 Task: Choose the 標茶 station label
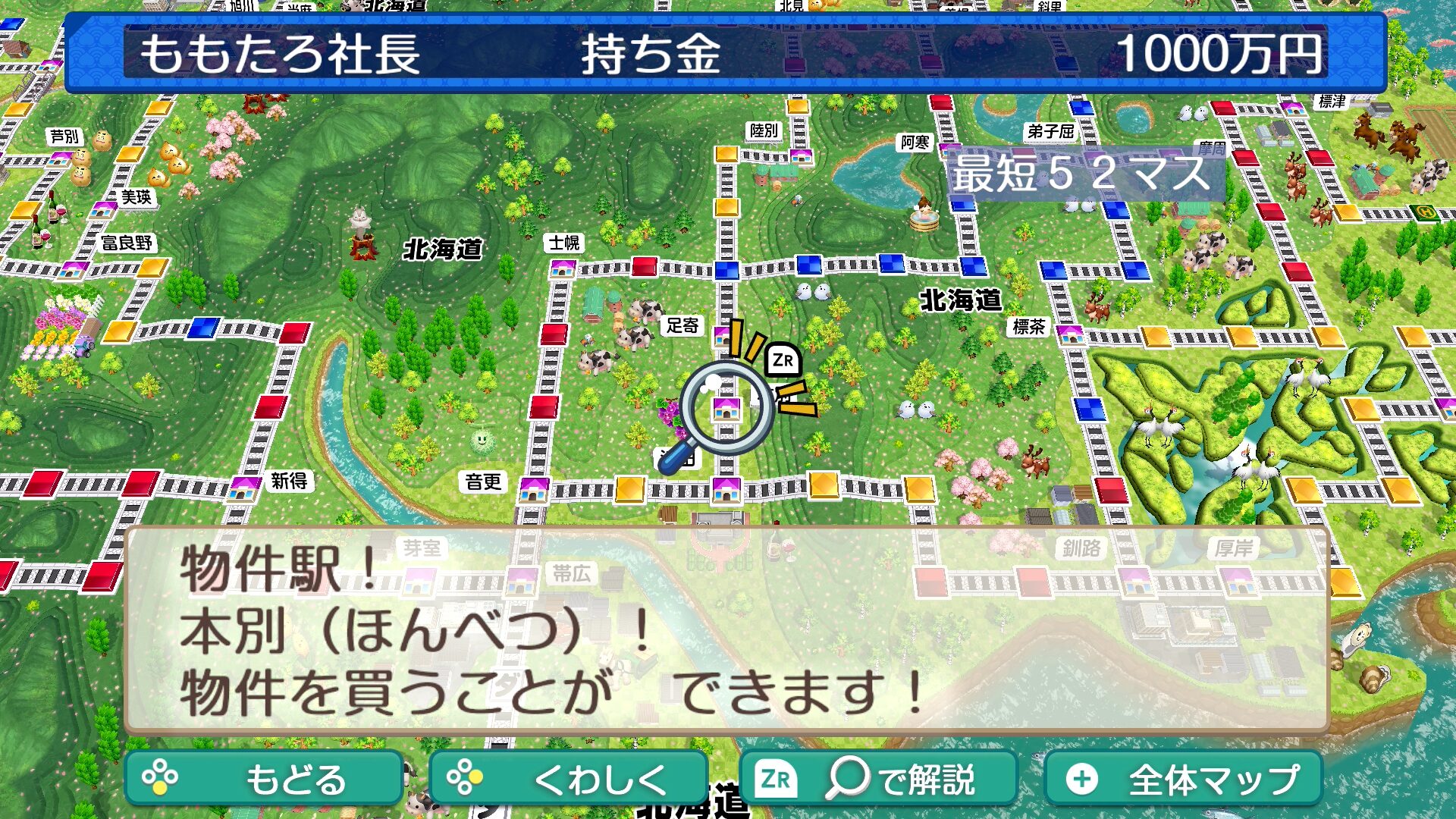pyautogui.click(x=1029, y=327)
